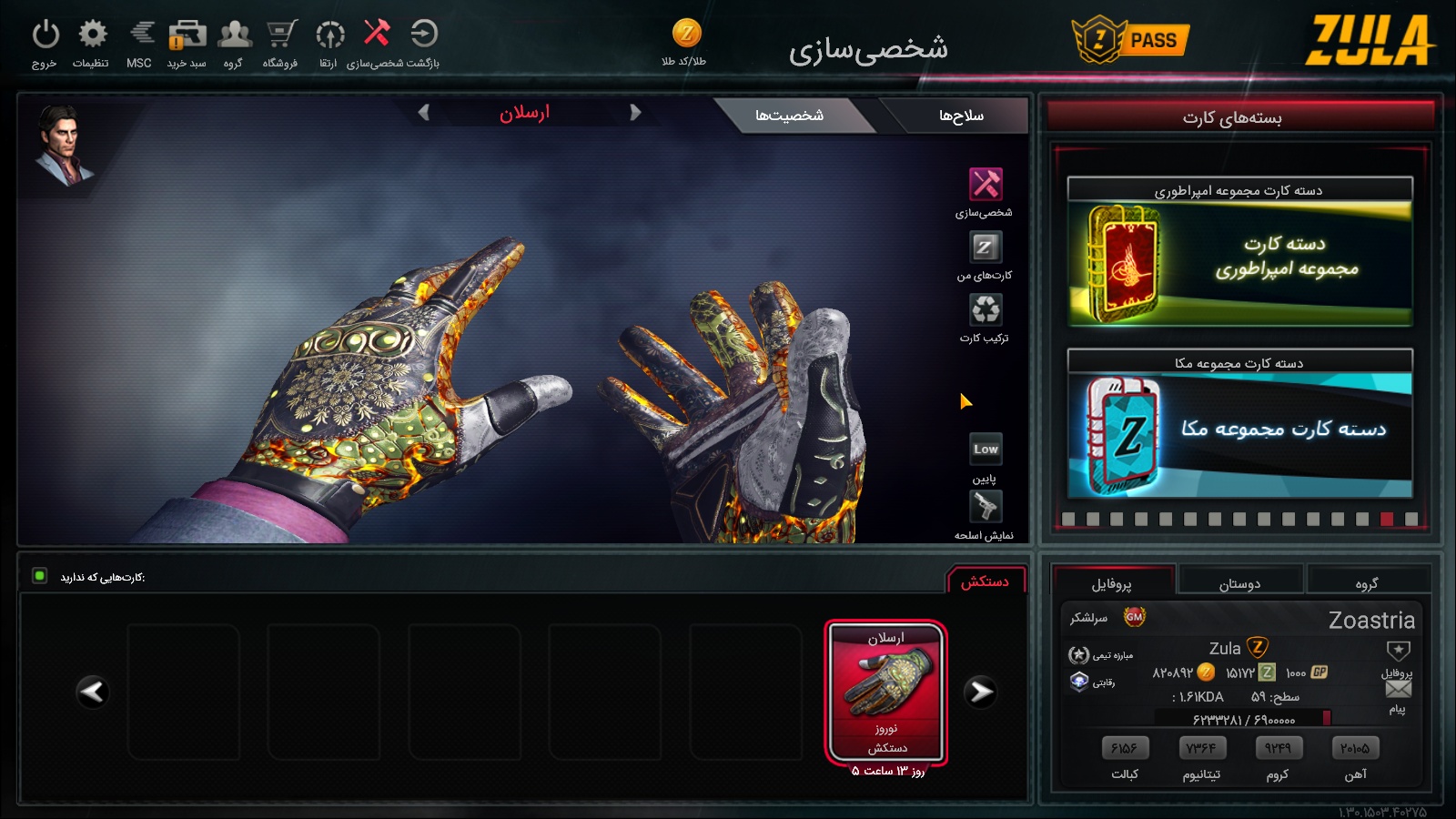Click the power exit icon
Screen dimensions: 1456x819
[45, 35]
